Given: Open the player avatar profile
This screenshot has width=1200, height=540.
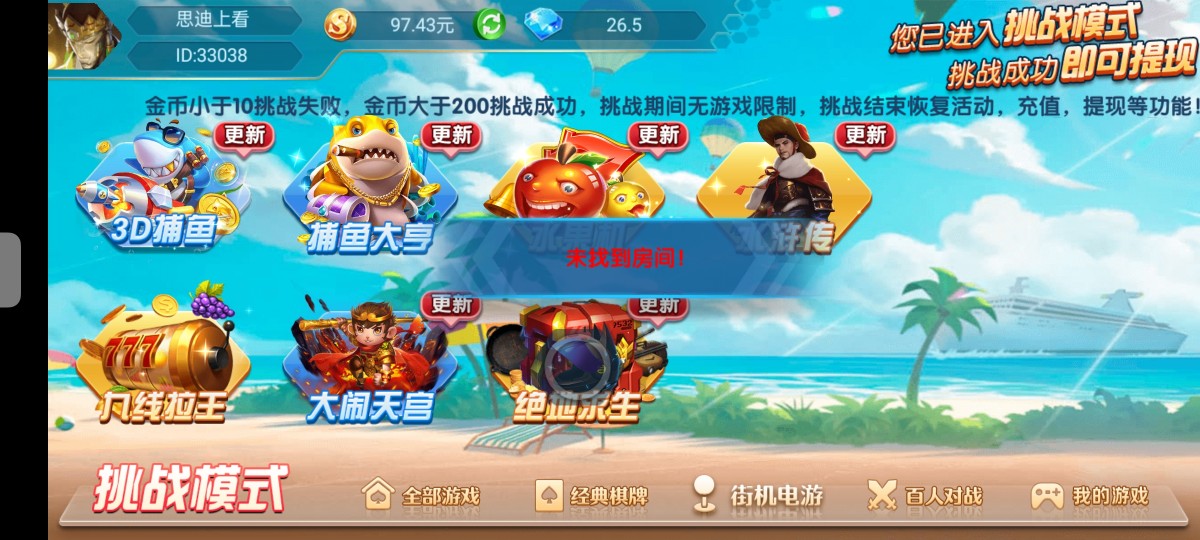Looking at the screenshot, I should pyautogui.click(x=84, y=37).
